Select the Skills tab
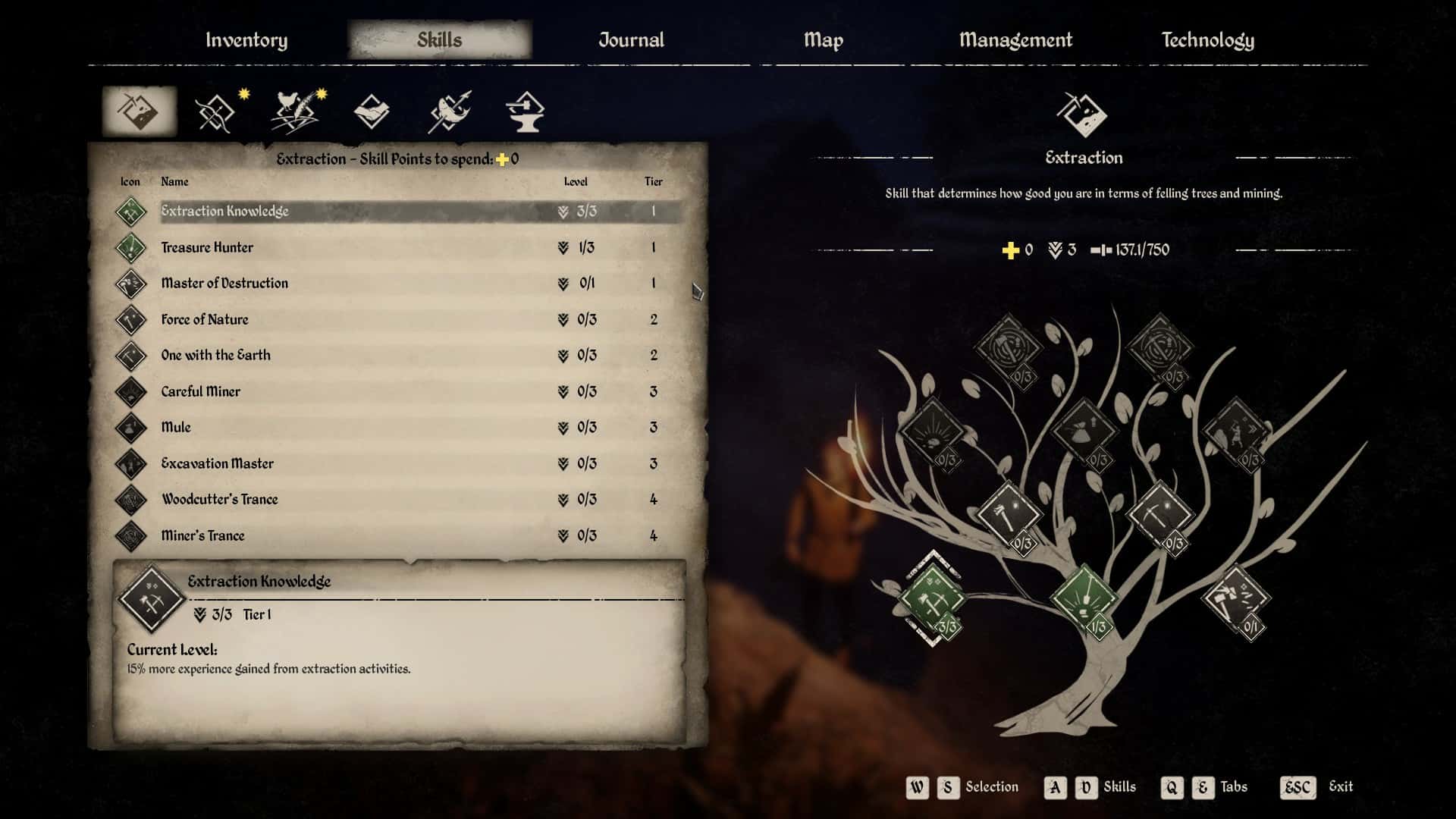The image size is (1456, 819). tap(439, 40)
